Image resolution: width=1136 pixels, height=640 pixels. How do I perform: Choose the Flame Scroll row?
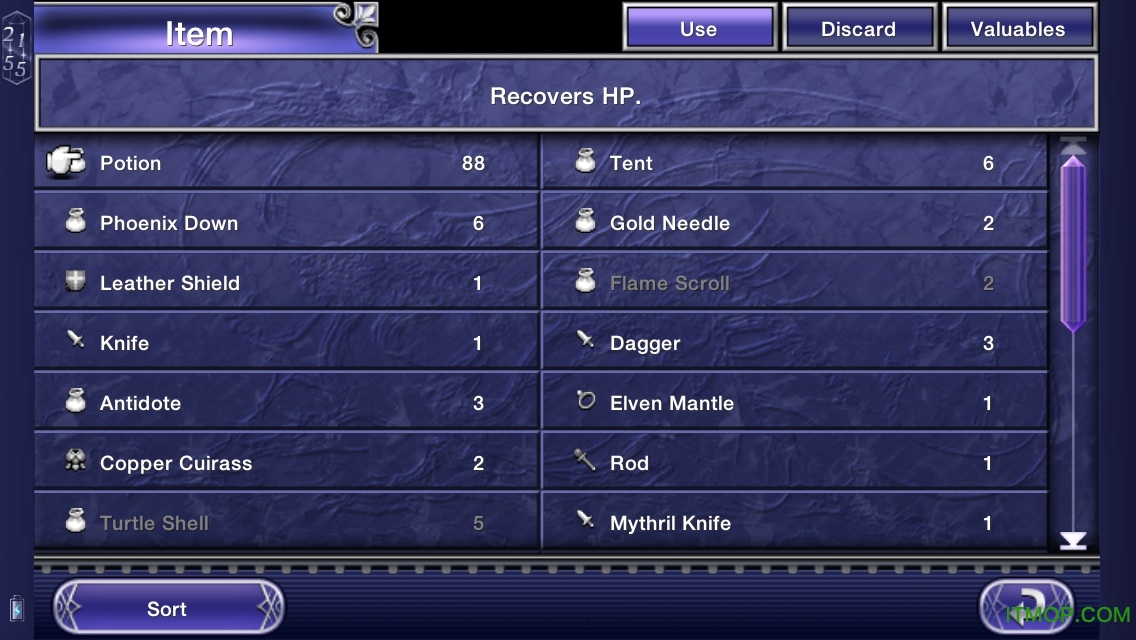coord(794,283)
